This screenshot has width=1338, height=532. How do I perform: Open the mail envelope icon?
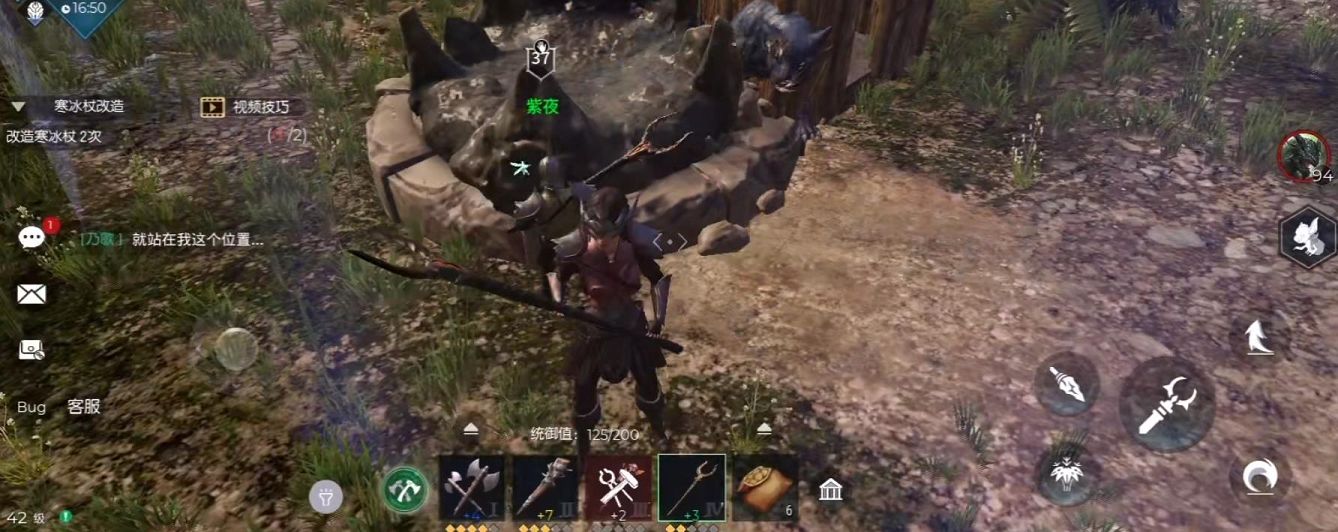(x=31, y=294)
